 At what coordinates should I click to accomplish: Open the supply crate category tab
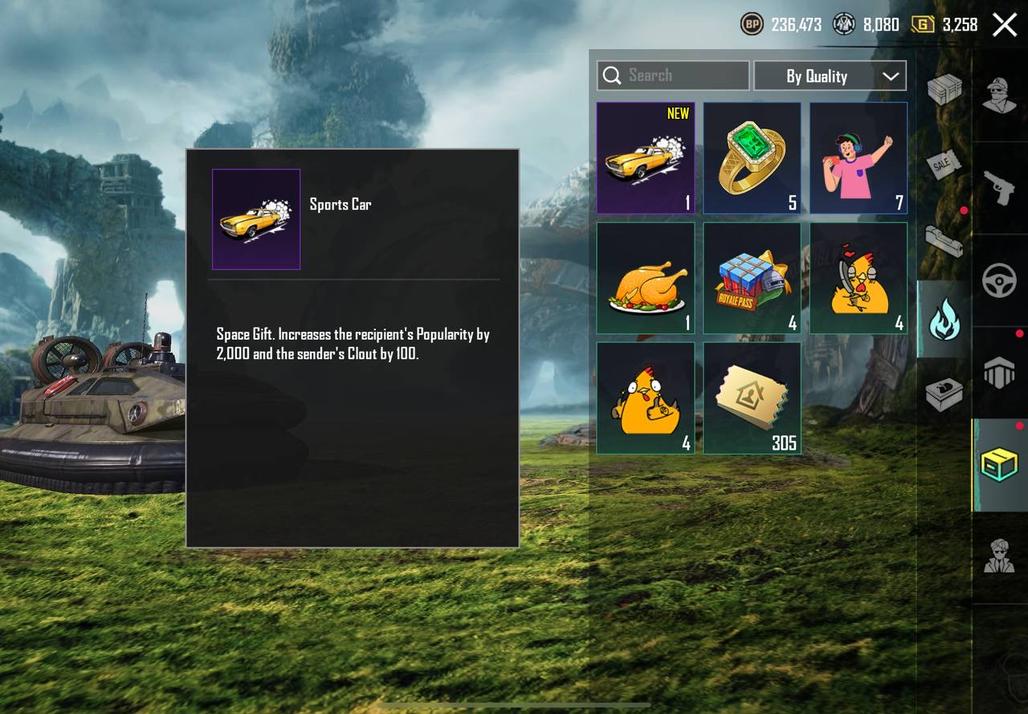(944, 90)
